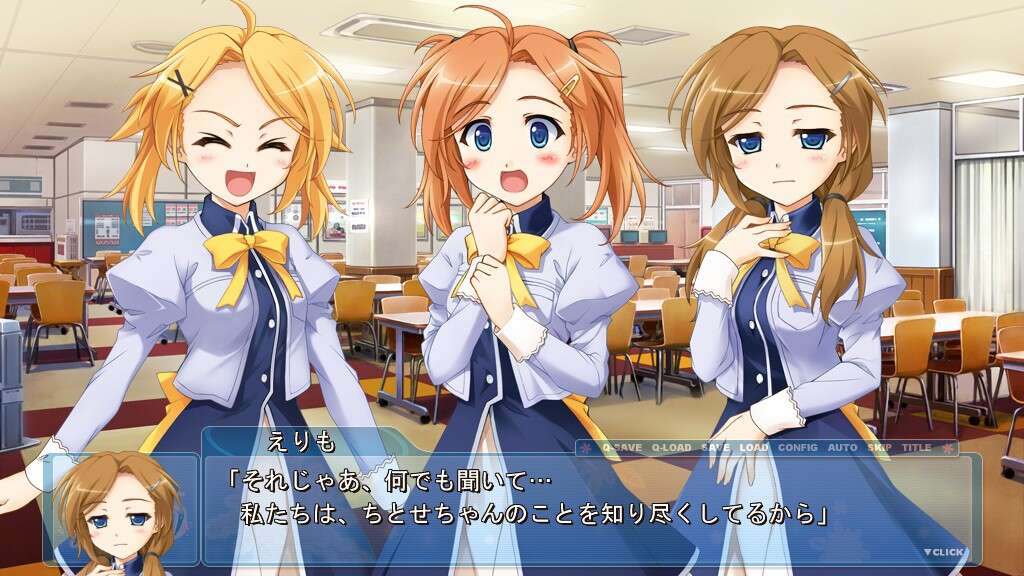Activate SKIP to fast-forward dialogue
Image resolution: width=1024 pixels, height=576 pixels.
879,448
